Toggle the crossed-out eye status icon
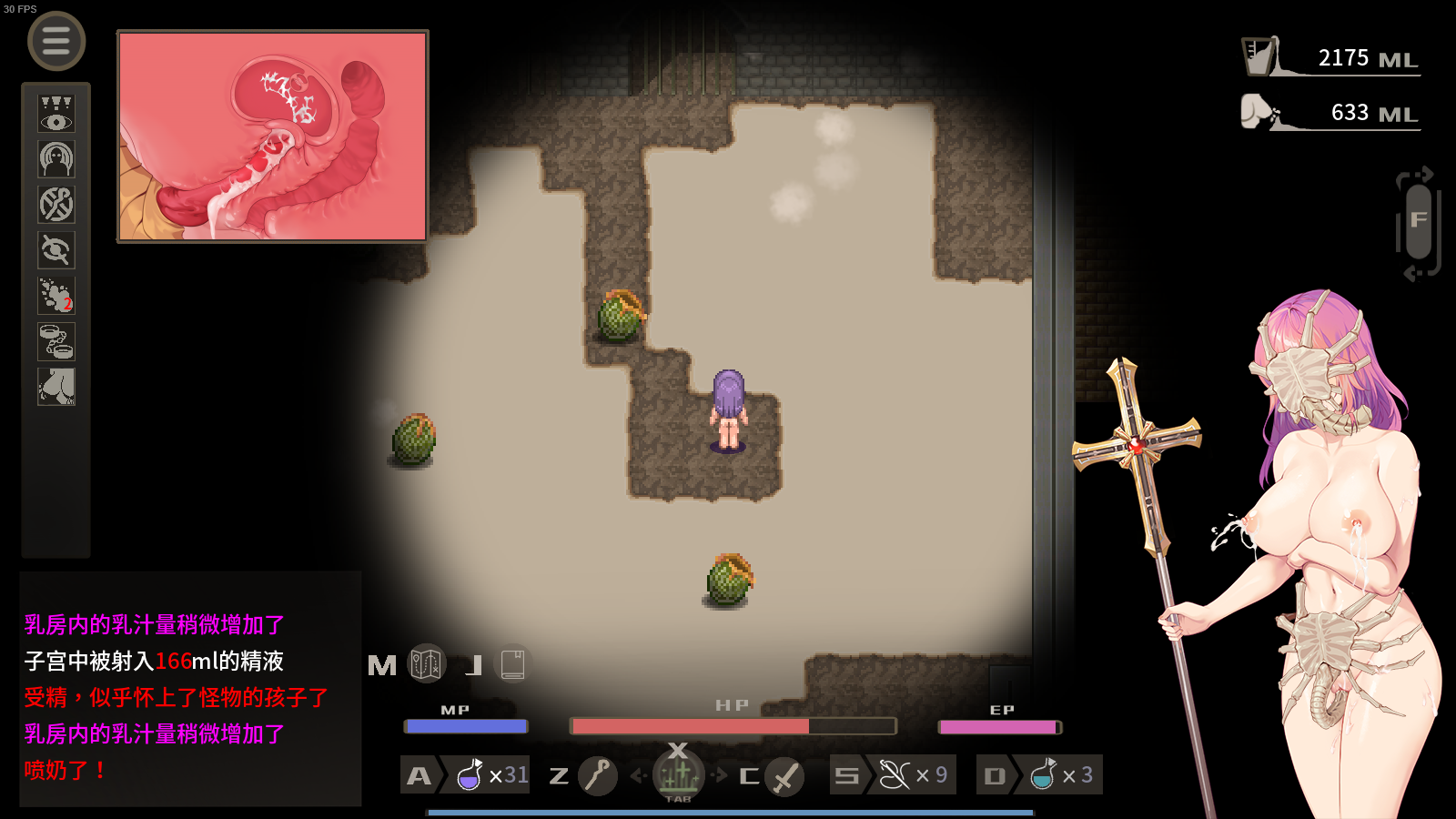Screen dimensions: 1456x819 [56, 250]
